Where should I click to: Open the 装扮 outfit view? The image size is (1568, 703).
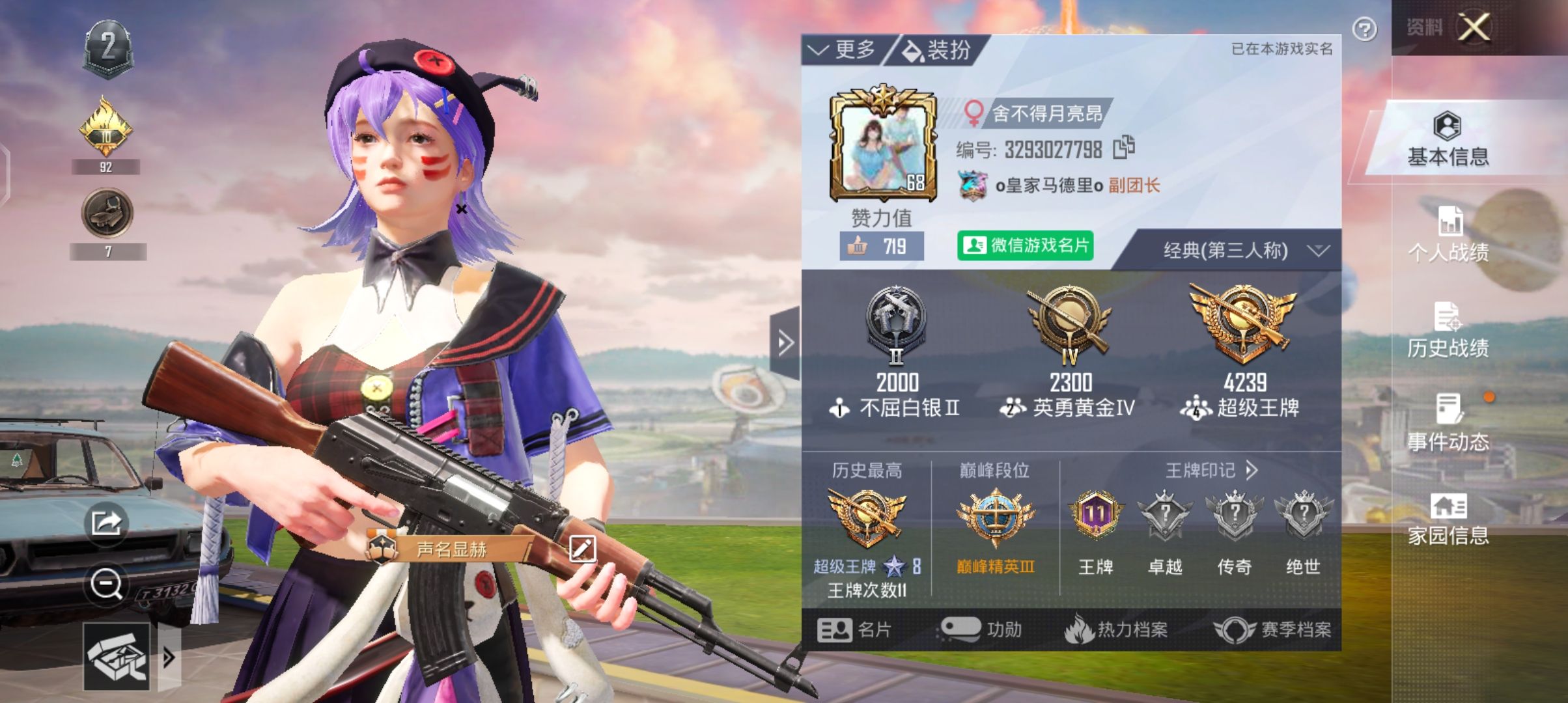pyautogui.click(x=938, y=49)
